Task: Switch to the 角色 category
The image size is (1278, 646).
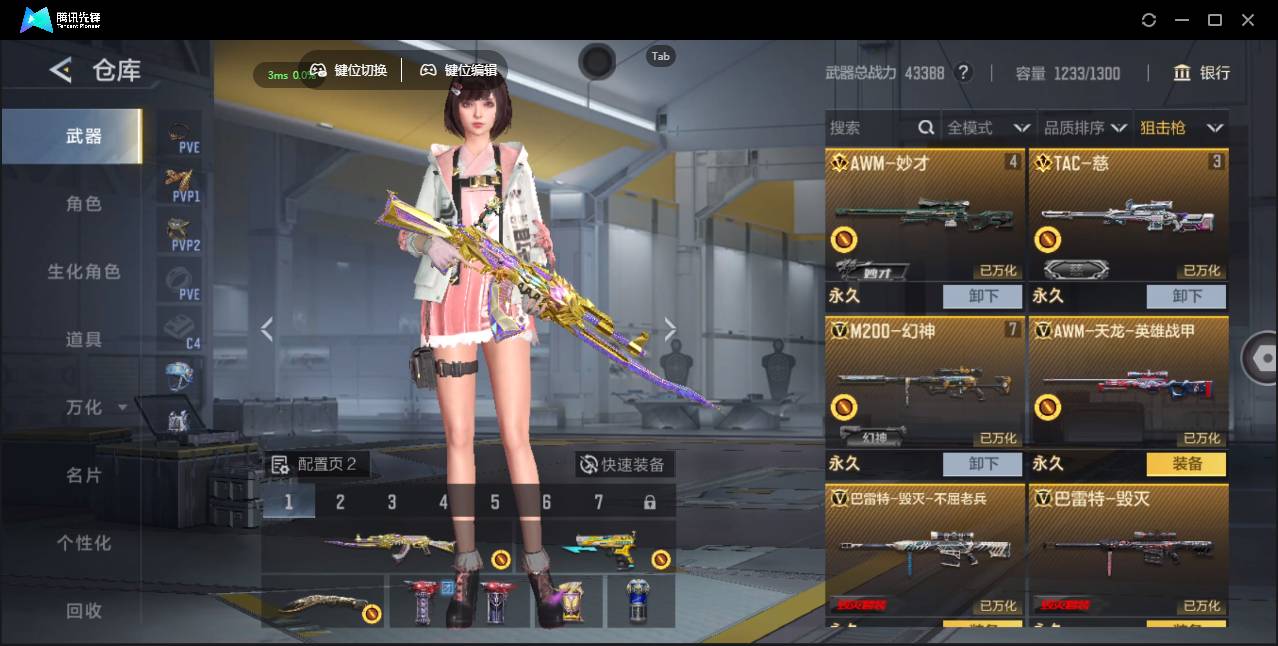Action: [84, 204]
